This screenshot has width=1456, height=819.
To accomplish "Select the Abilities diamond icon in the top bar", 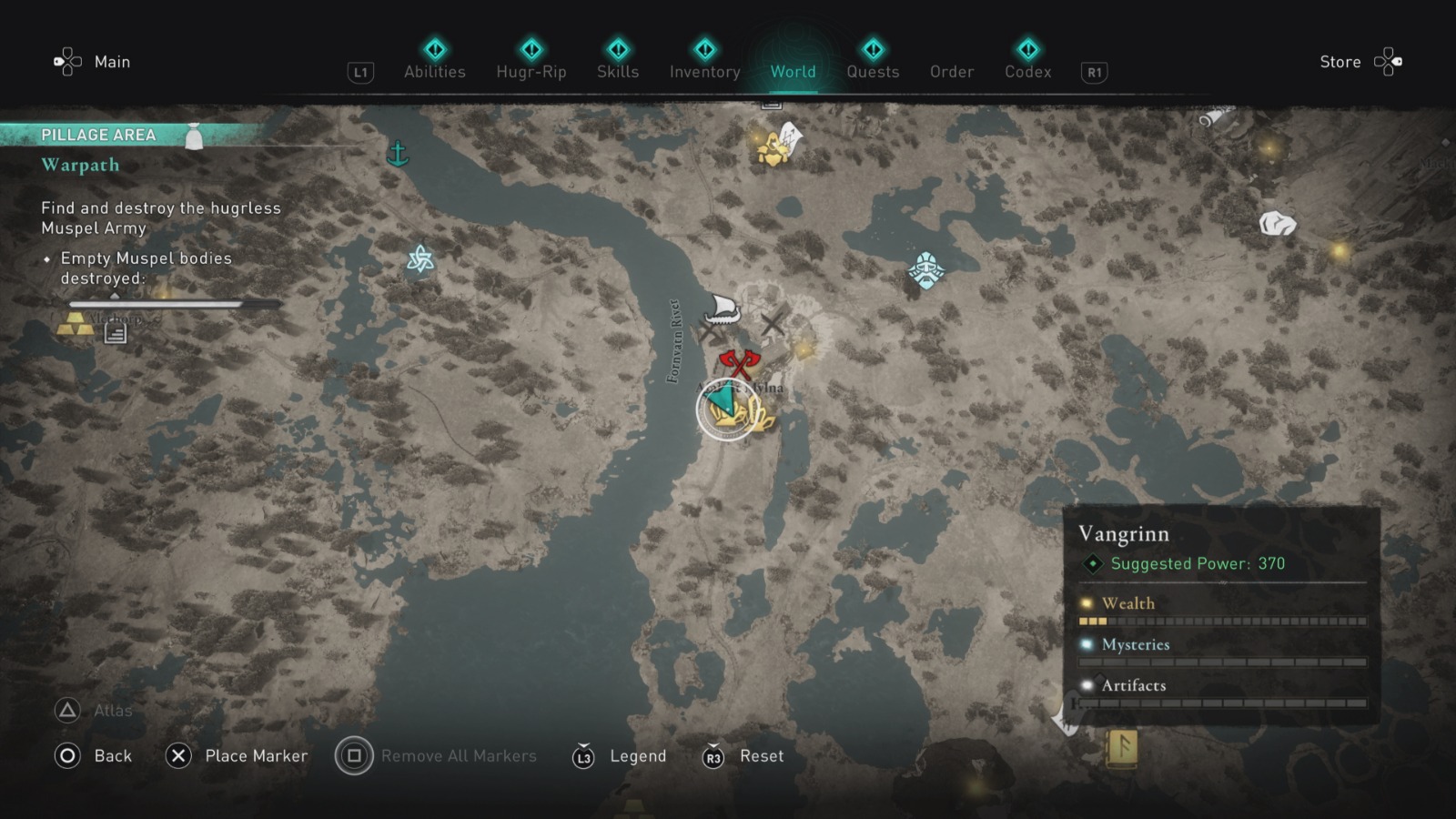I will pyautogui.click(x=434, y=51).
